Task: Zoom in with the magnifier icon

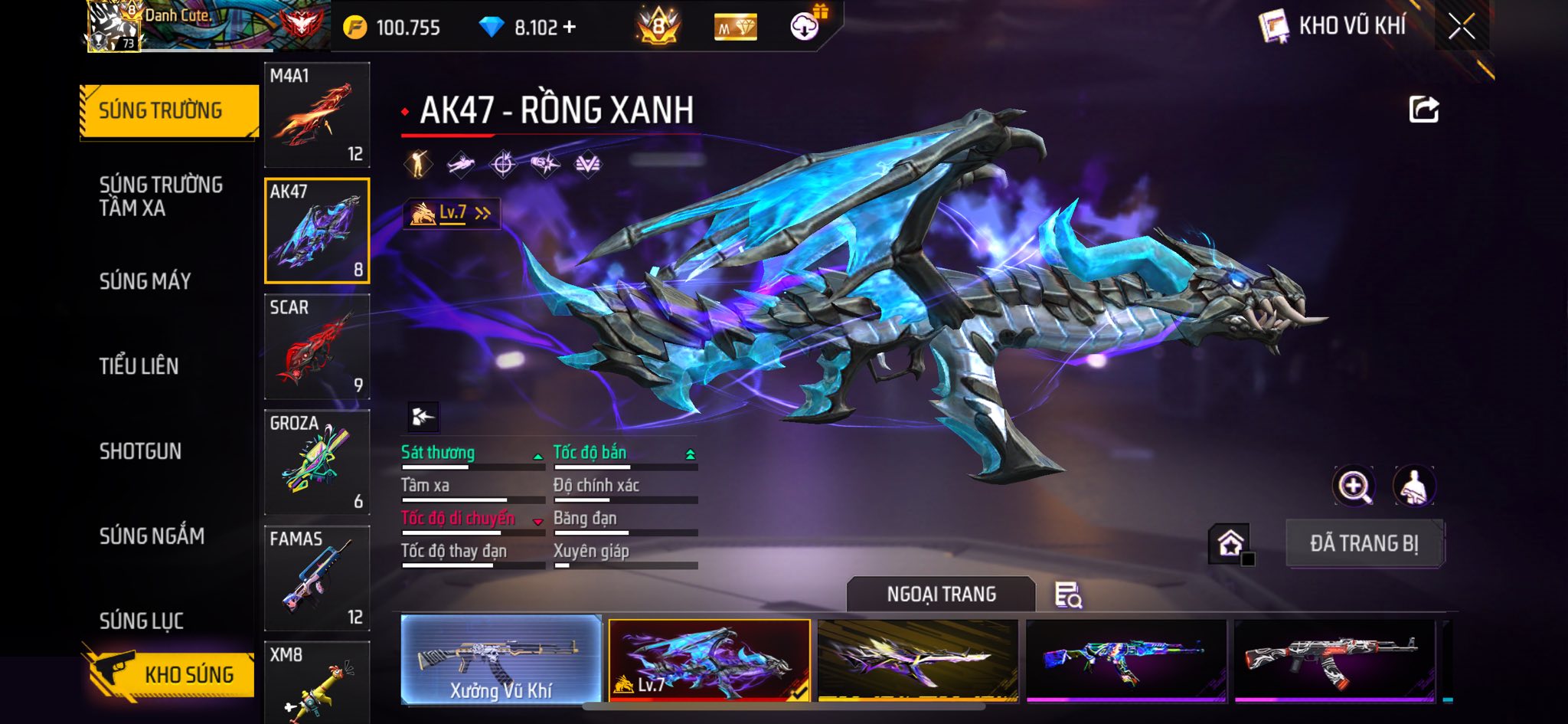Action: (1354, 486)
